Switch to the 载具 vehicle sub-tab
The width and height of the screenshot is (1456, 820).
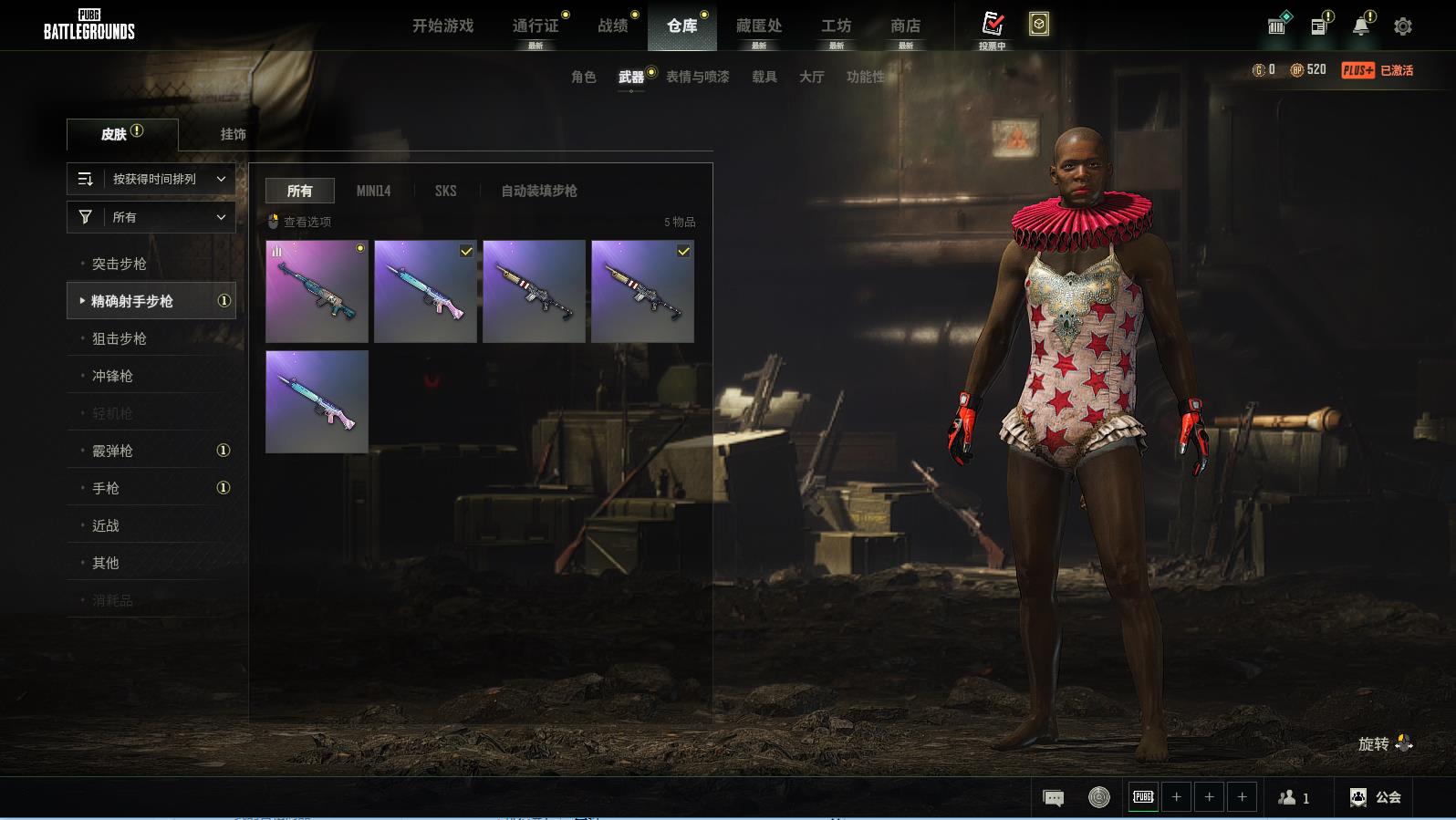tap(764, 77)
